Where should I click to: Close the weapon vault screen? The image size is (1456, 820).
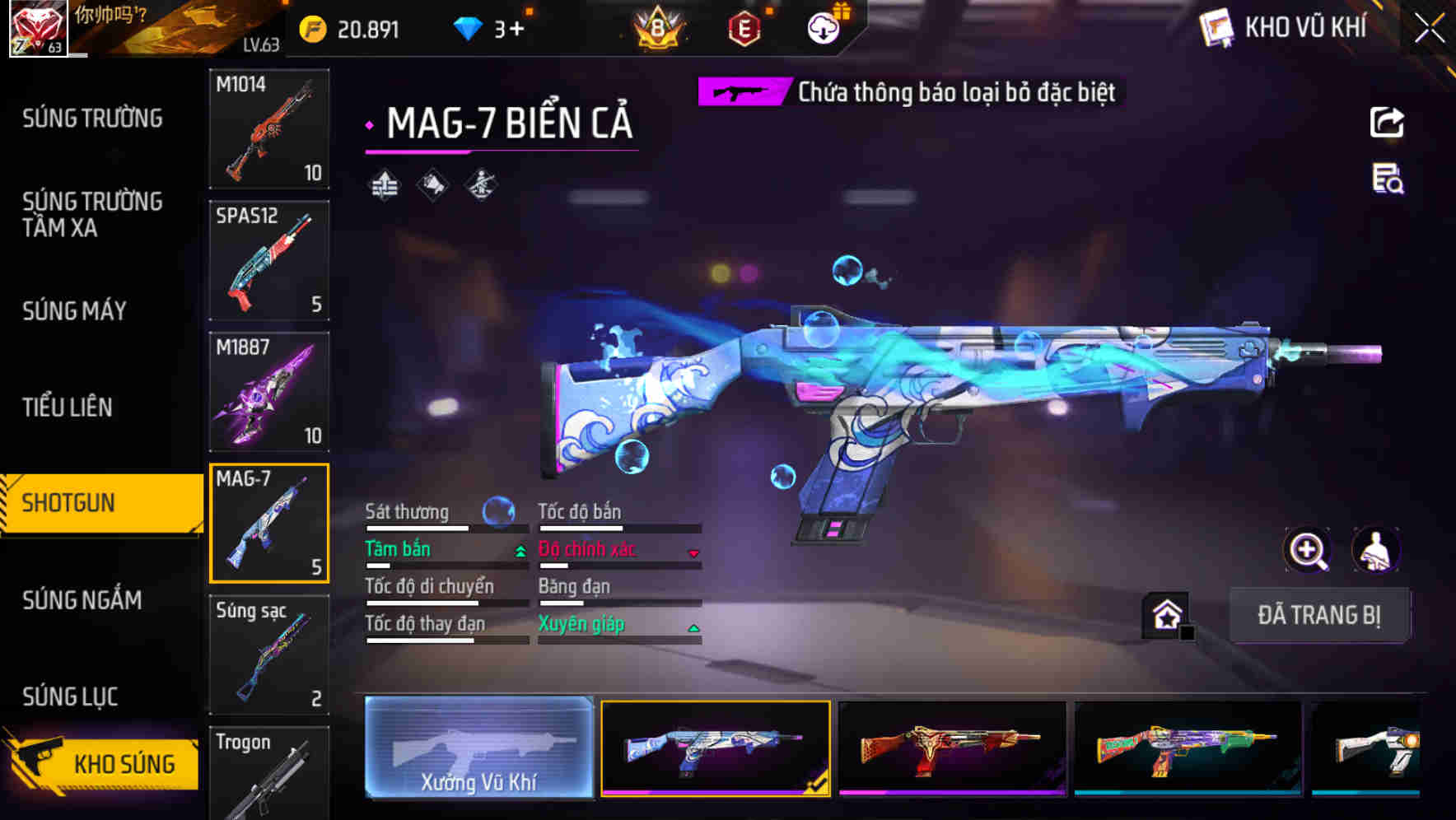coord(1429,29)
